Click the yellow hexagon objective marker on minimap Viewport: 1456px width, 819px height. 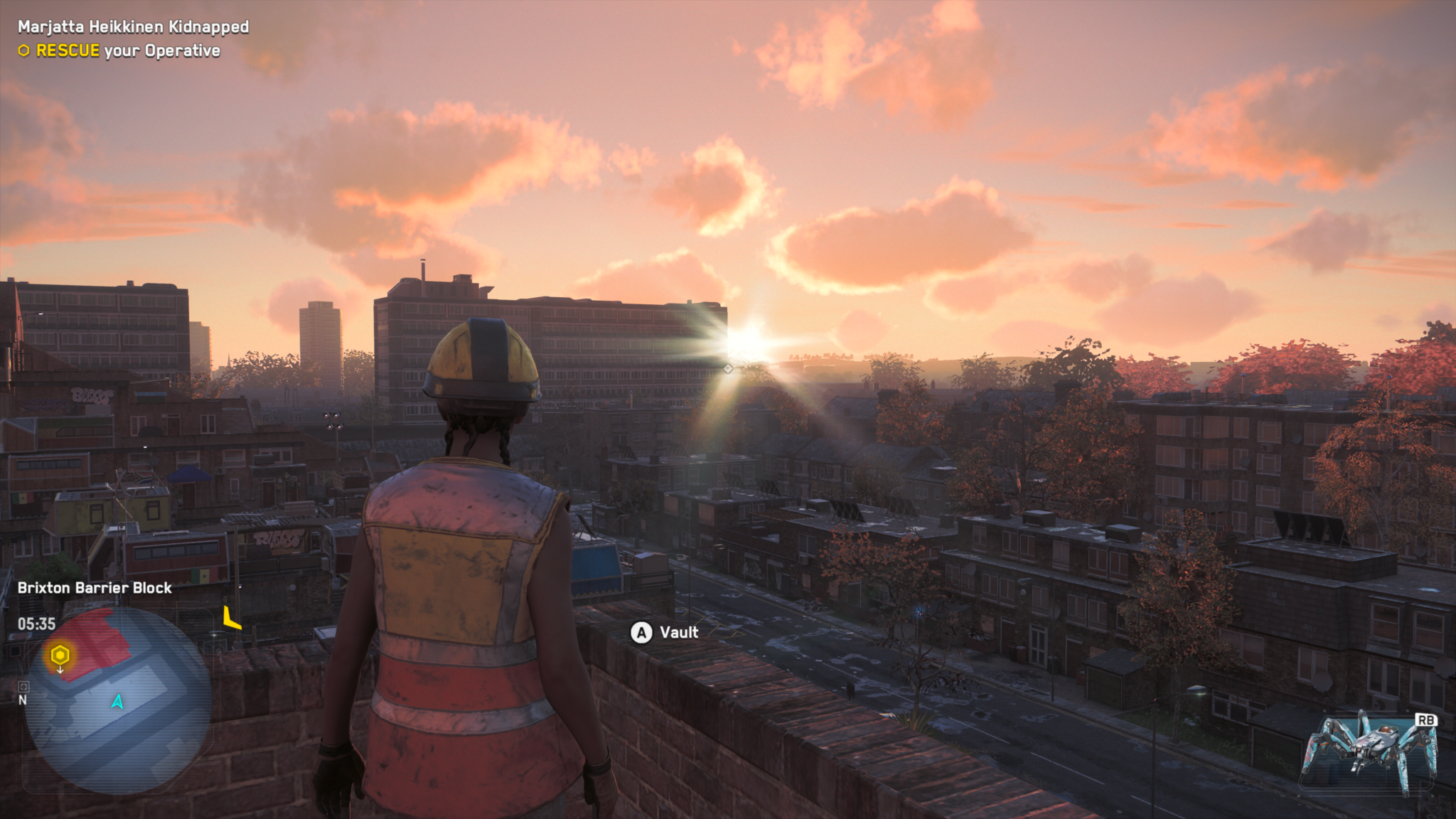[60, 654]
